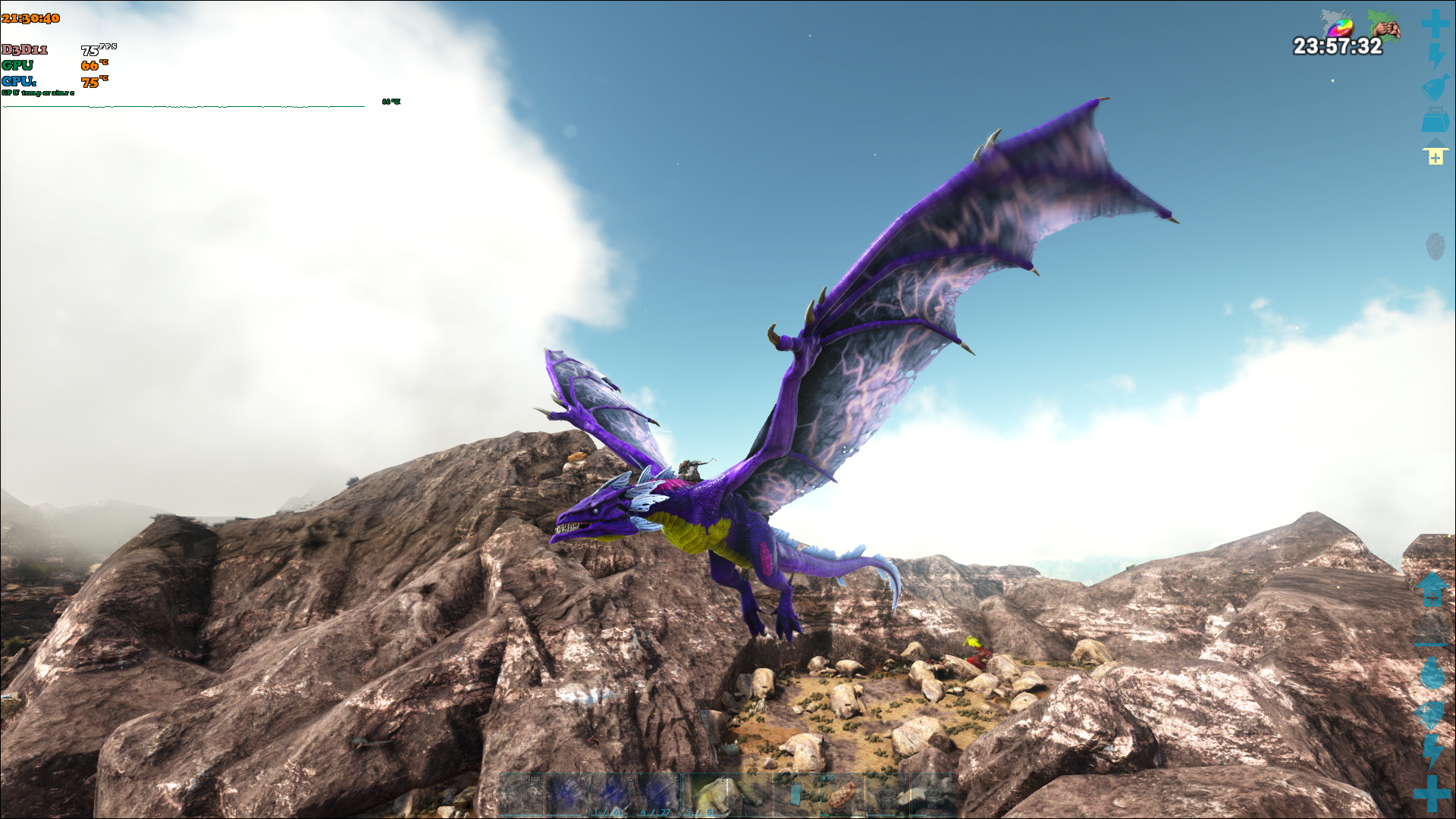Screen dimensions: 1456x819
Task: Select the hotbar weapon showing 4 / 27
Action: (x=658, y=795)
